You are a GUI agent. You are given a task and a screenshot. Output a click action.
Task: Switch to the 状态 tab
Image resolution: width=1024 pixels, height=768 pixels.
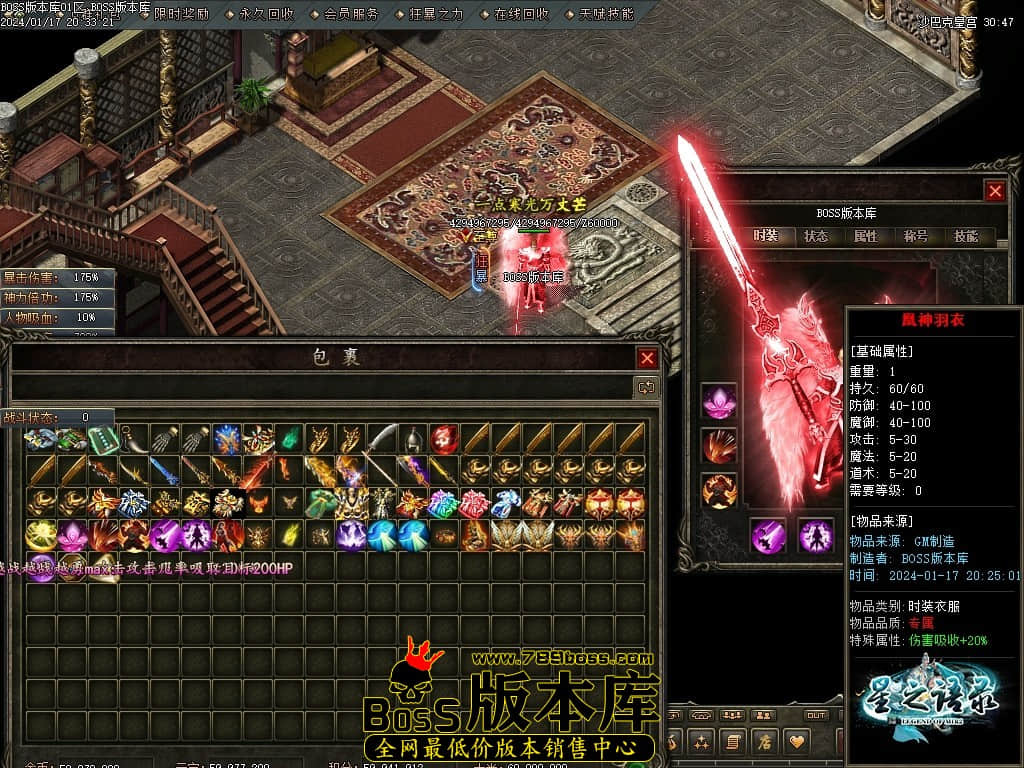(x=816, y=237)
